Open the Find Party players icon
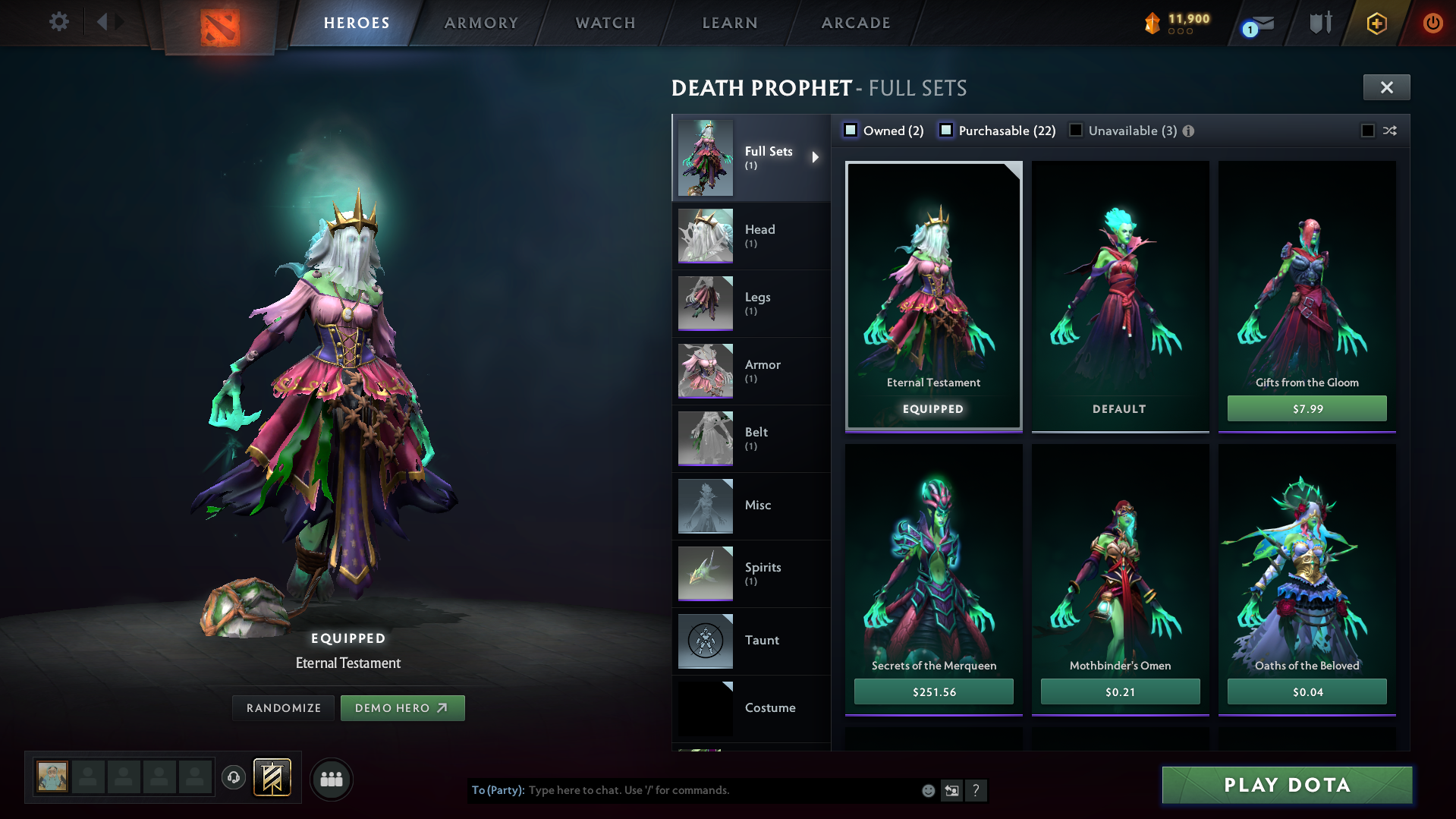 (331, 778)
